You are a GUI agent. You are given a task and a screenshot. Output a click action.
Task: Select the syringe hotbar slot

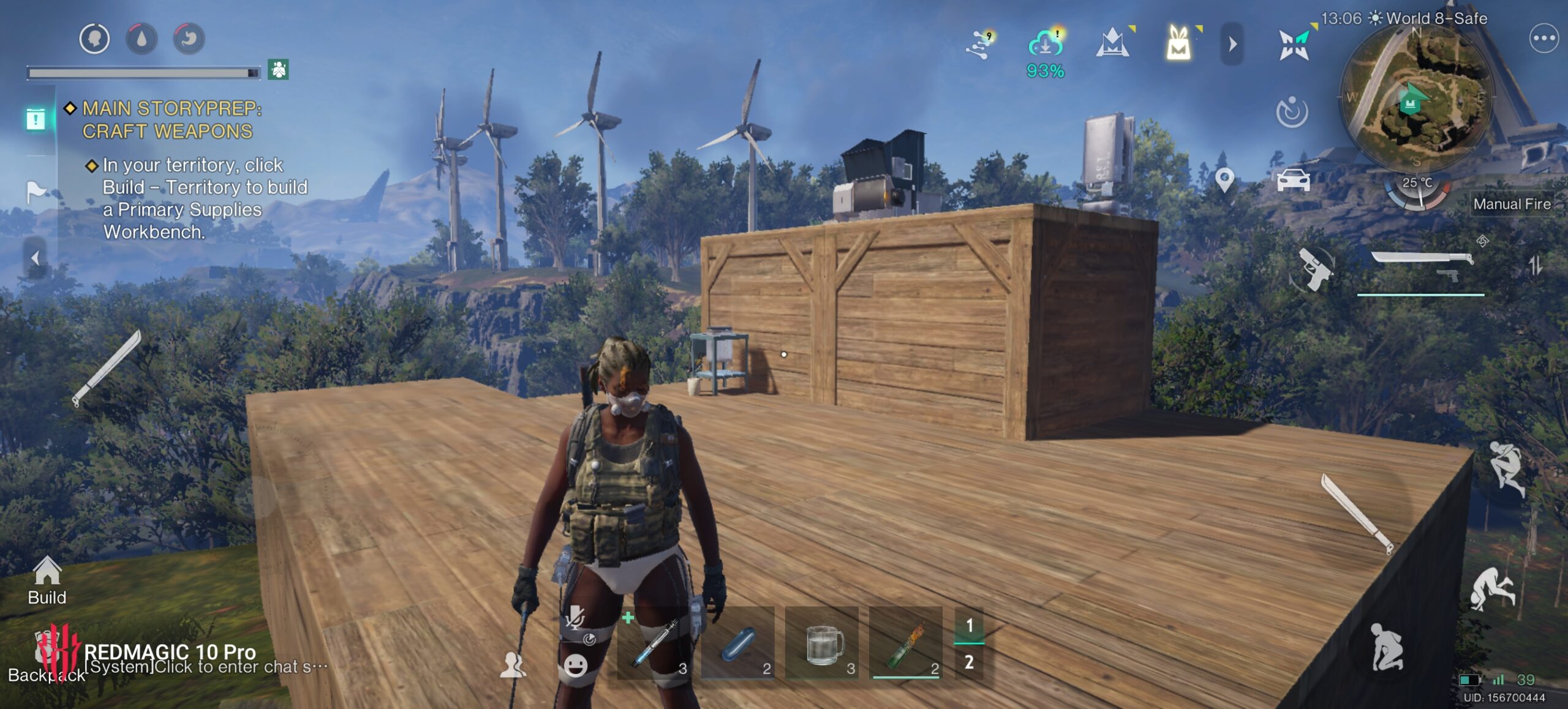tap(653, 643)
